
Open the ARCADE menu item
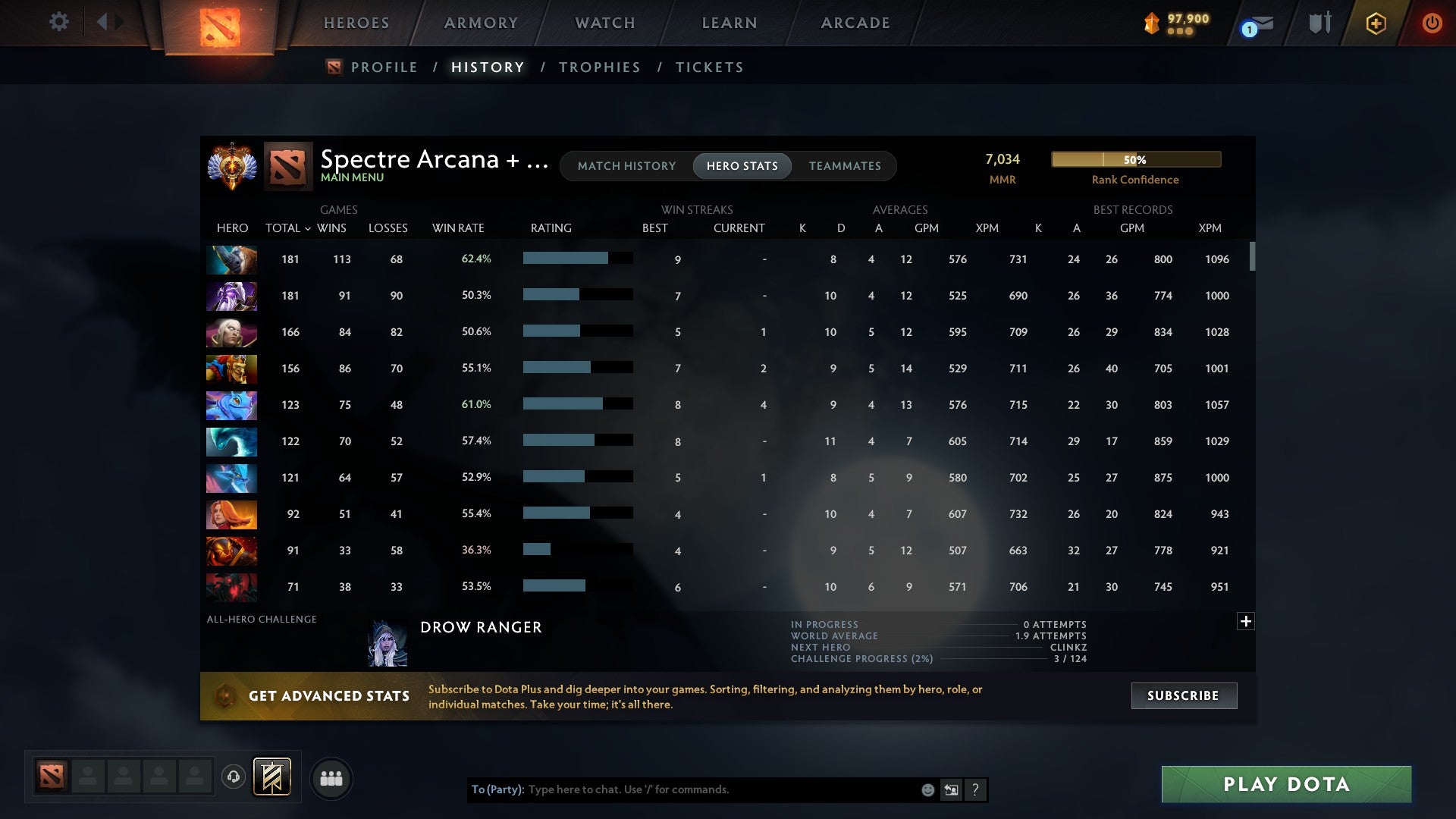(x=855, y=23)
